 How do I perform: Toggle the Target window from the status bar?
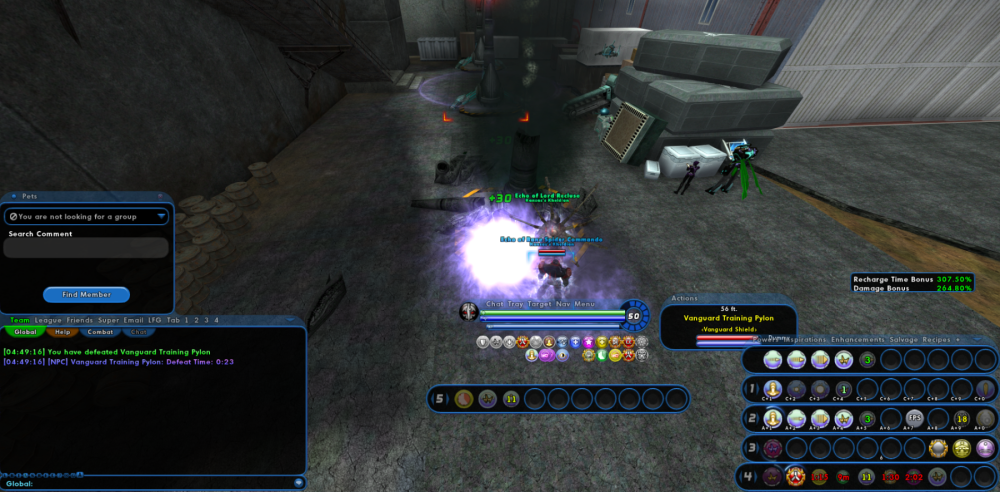[540, 304]
